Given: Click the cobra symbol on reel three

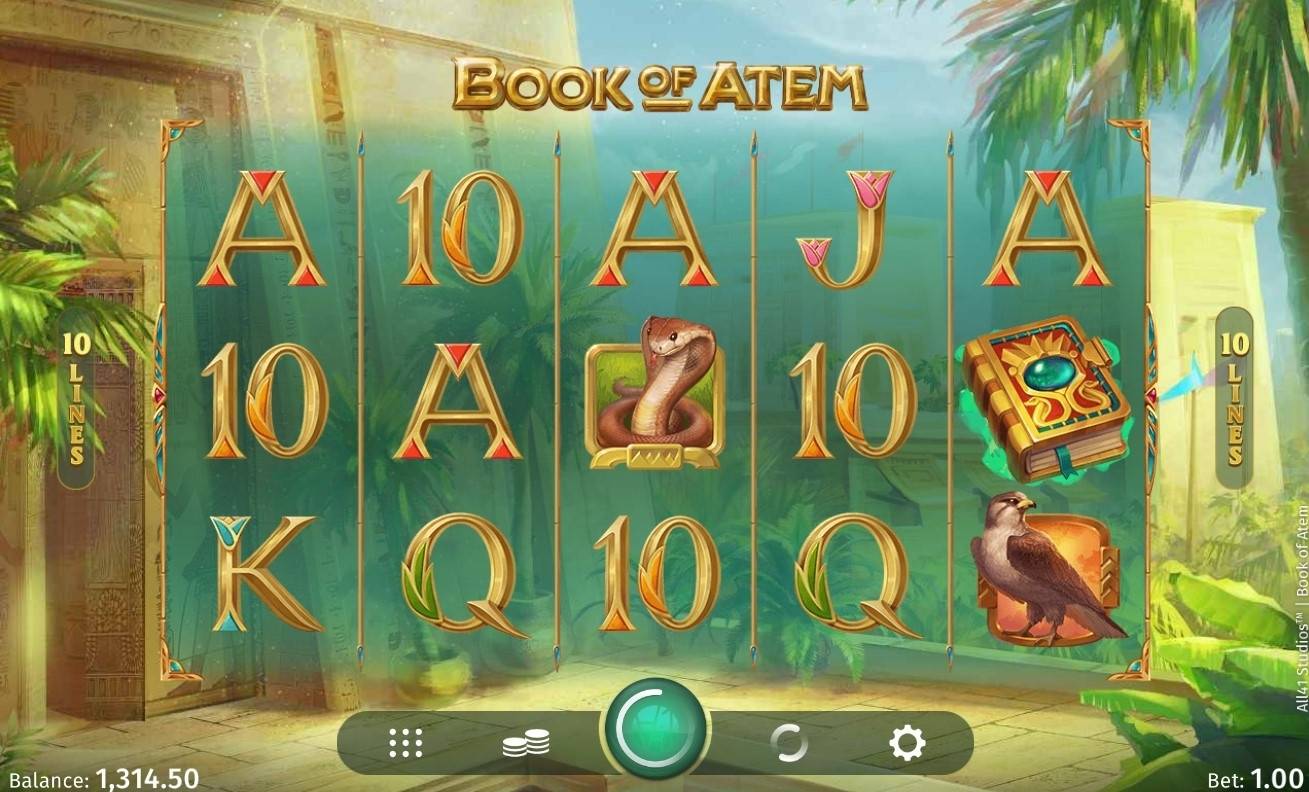Looking at the screenshot, I should (655, 400).
